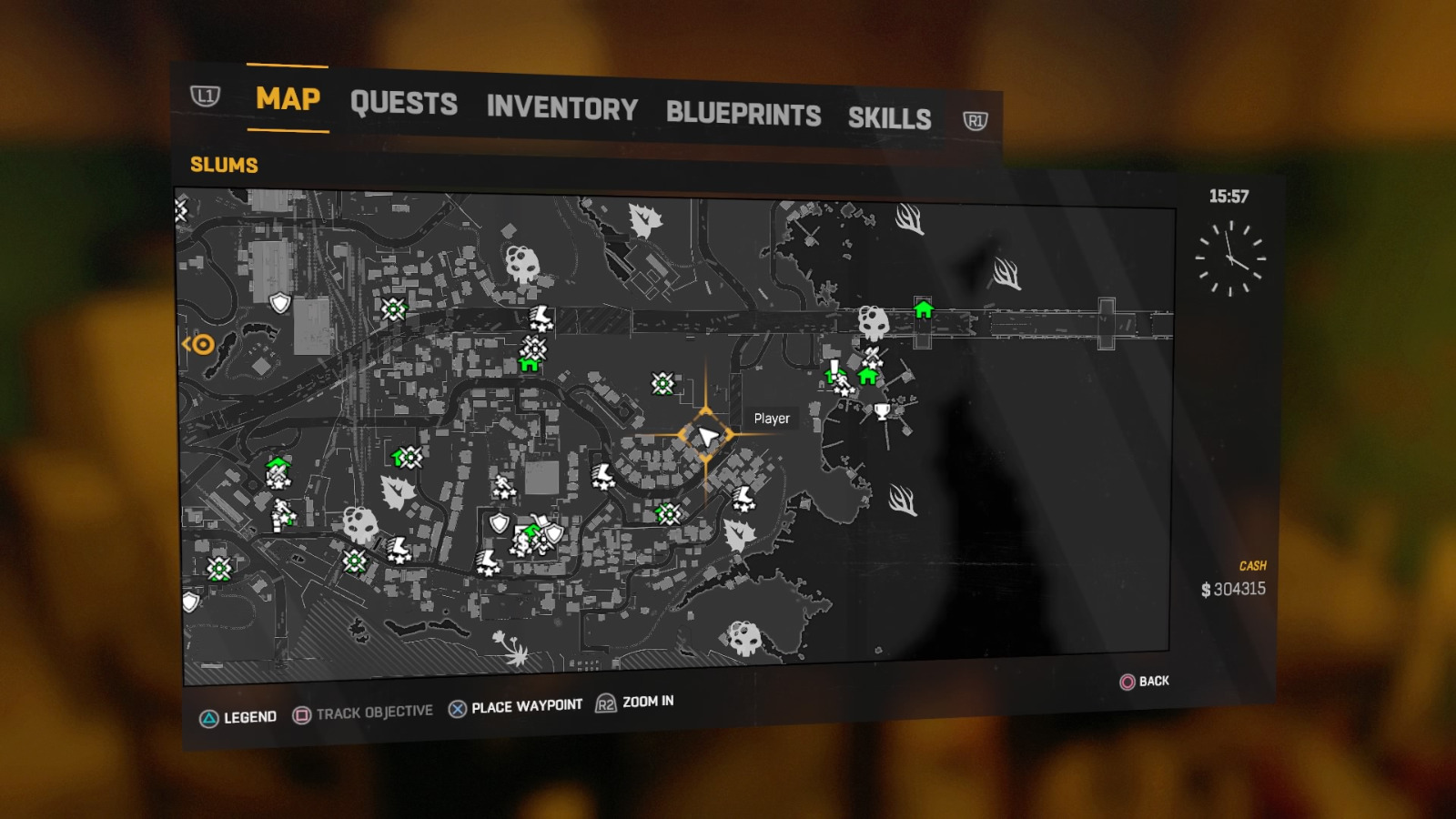View the SKILLS tab
This screenshot has width=1456, height=819.
889,118
